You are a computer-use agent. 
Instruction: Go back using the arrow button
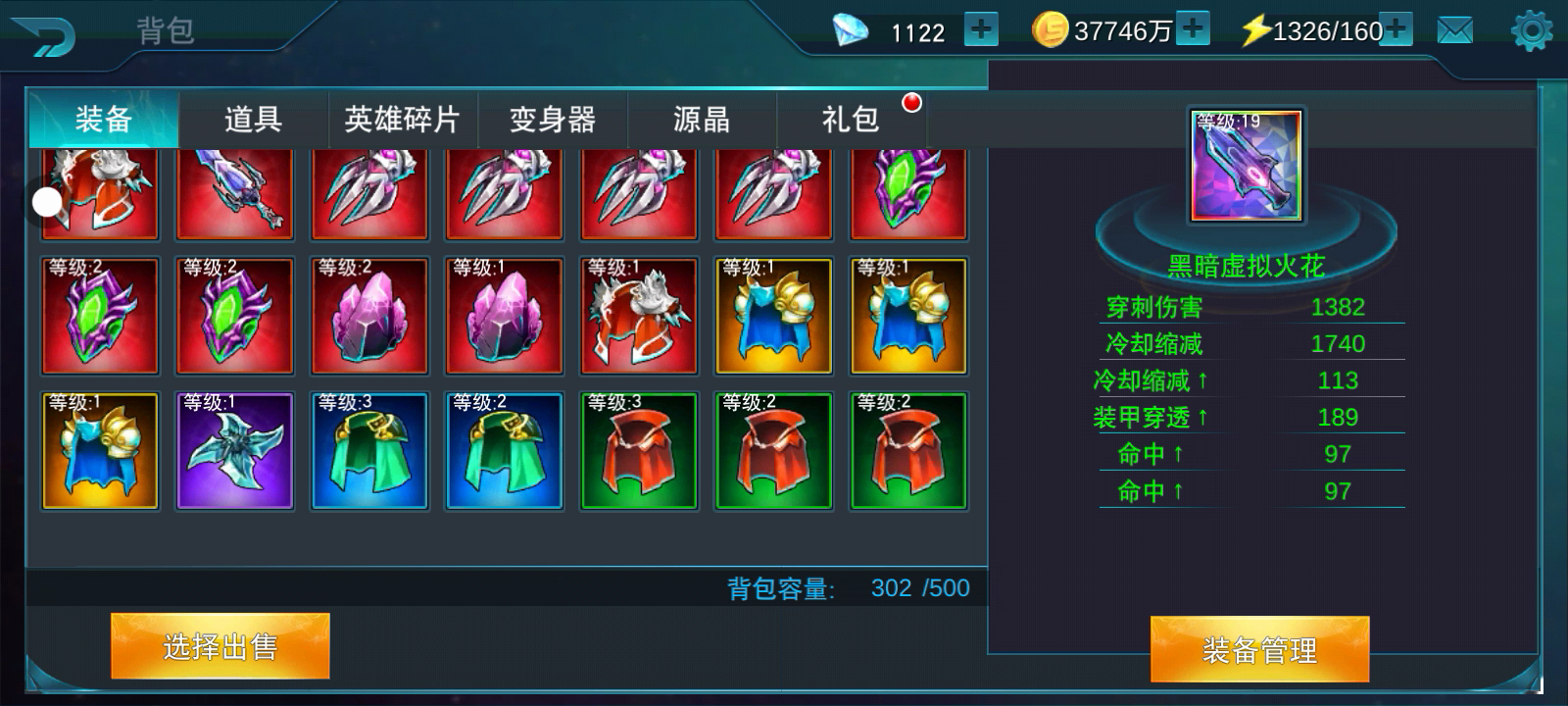click(44, 35)
